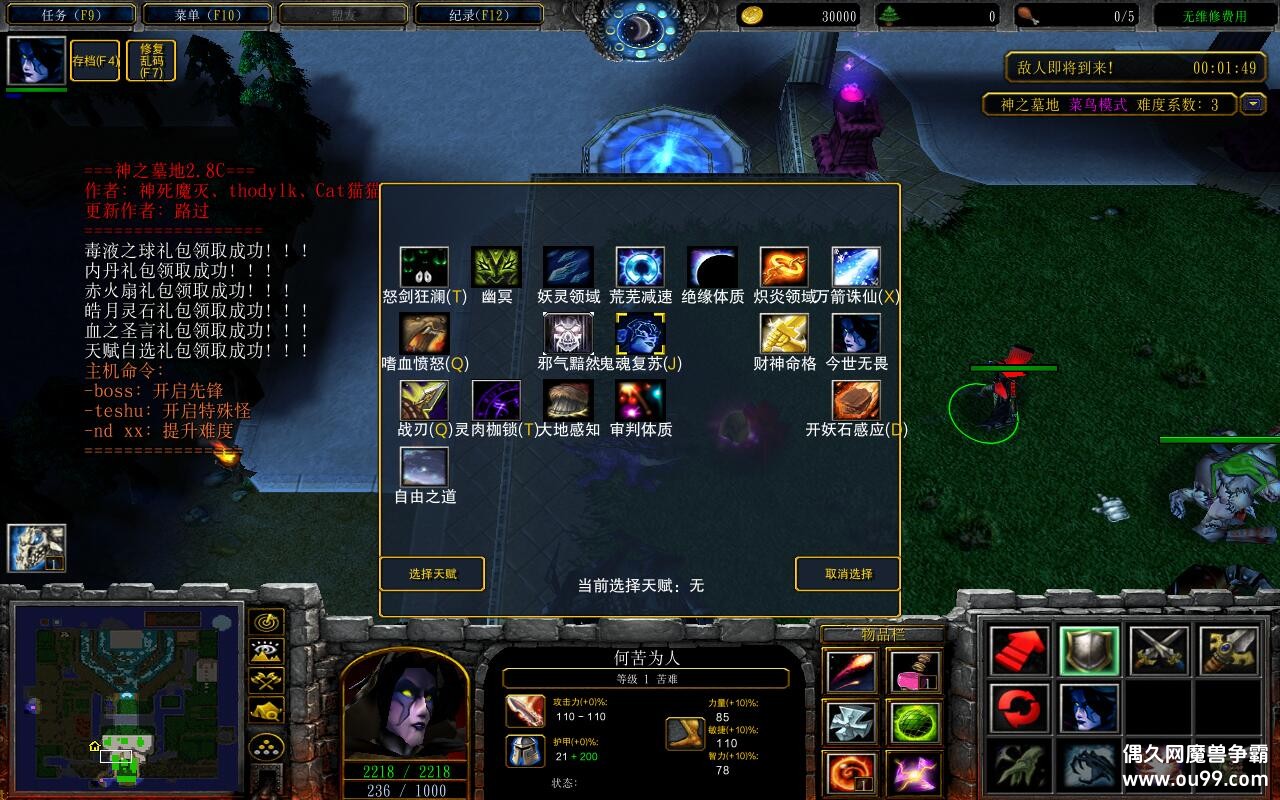Open the 任务 (F9) quests menu
The image size is (1280, 800).
(x=72, y=15)
